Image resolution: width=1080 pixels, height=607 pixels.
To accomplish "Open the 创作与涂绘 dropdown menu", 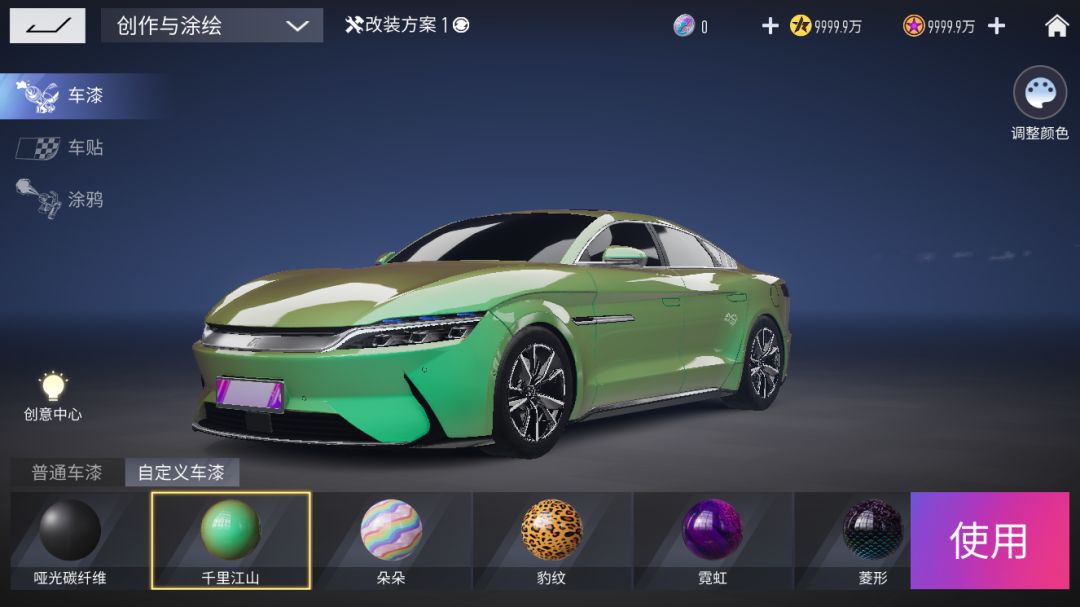I will (212, 25).
